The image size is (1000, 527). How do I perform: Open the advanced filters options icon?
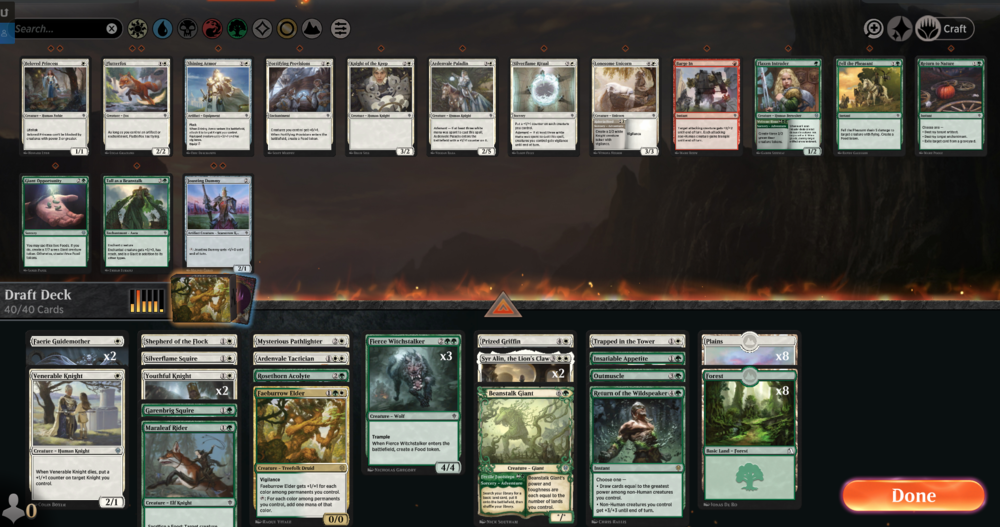pyautogui.click(x=341, y=28)
